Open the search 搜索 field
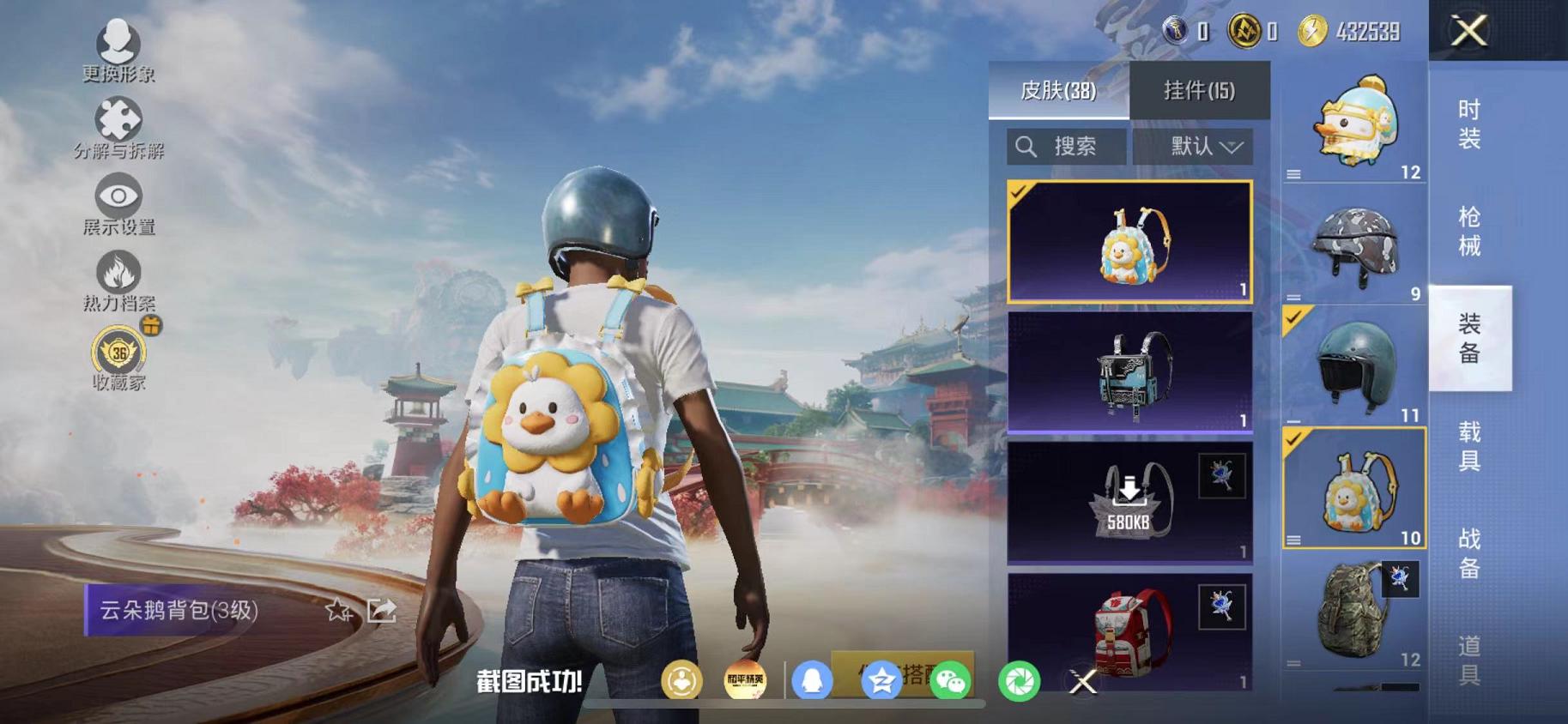The image size is (1568, 724). 1064,146
